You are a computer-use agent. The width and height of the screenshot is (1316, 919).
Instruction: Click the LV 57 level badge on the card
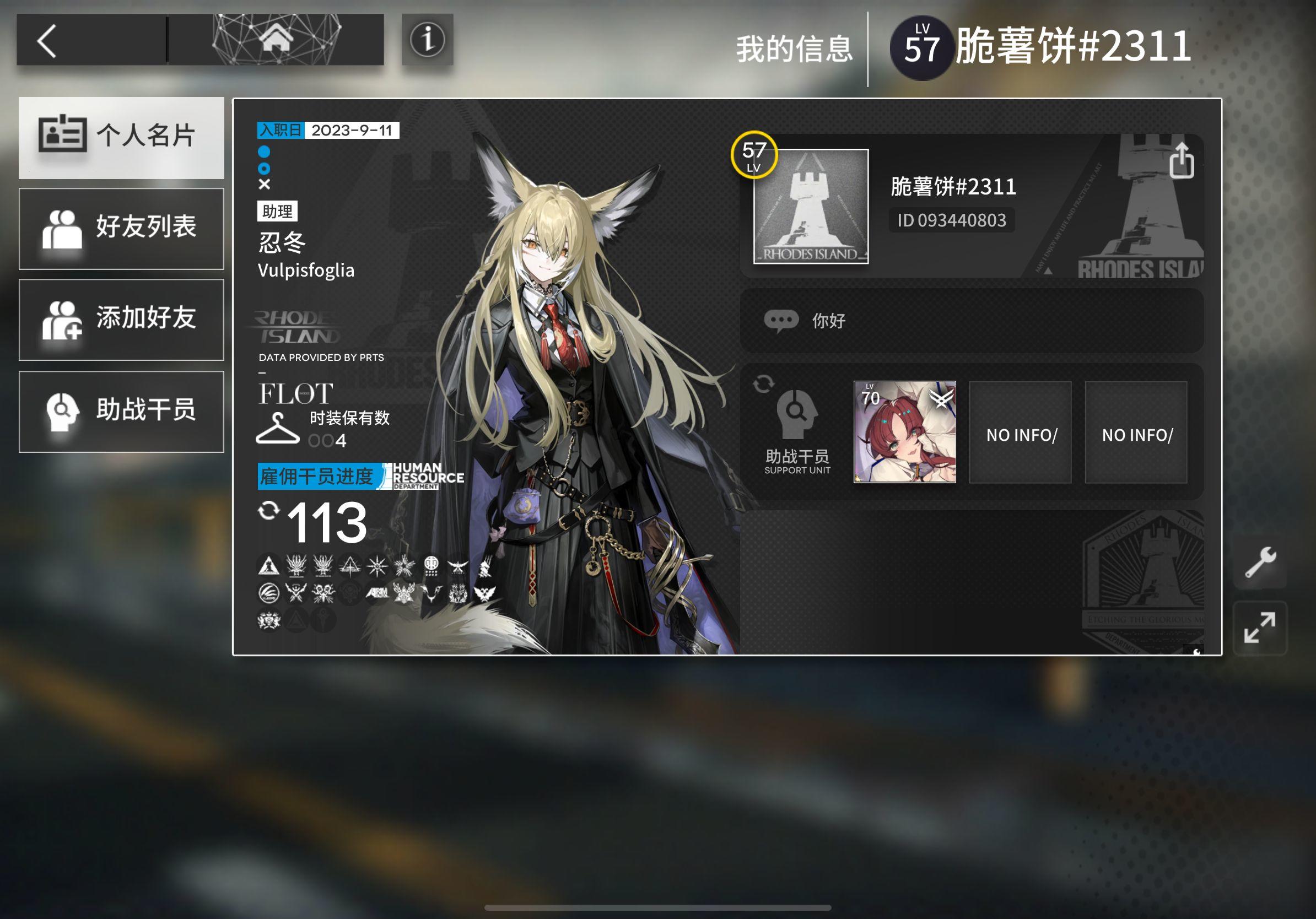pyautogui.click(x=754, y=156)
